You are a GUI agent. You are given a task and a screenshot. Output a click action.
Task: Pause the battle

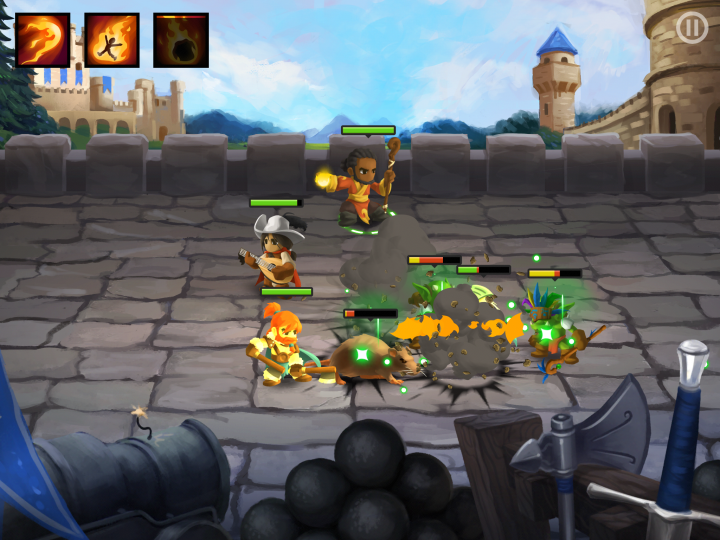691,28
